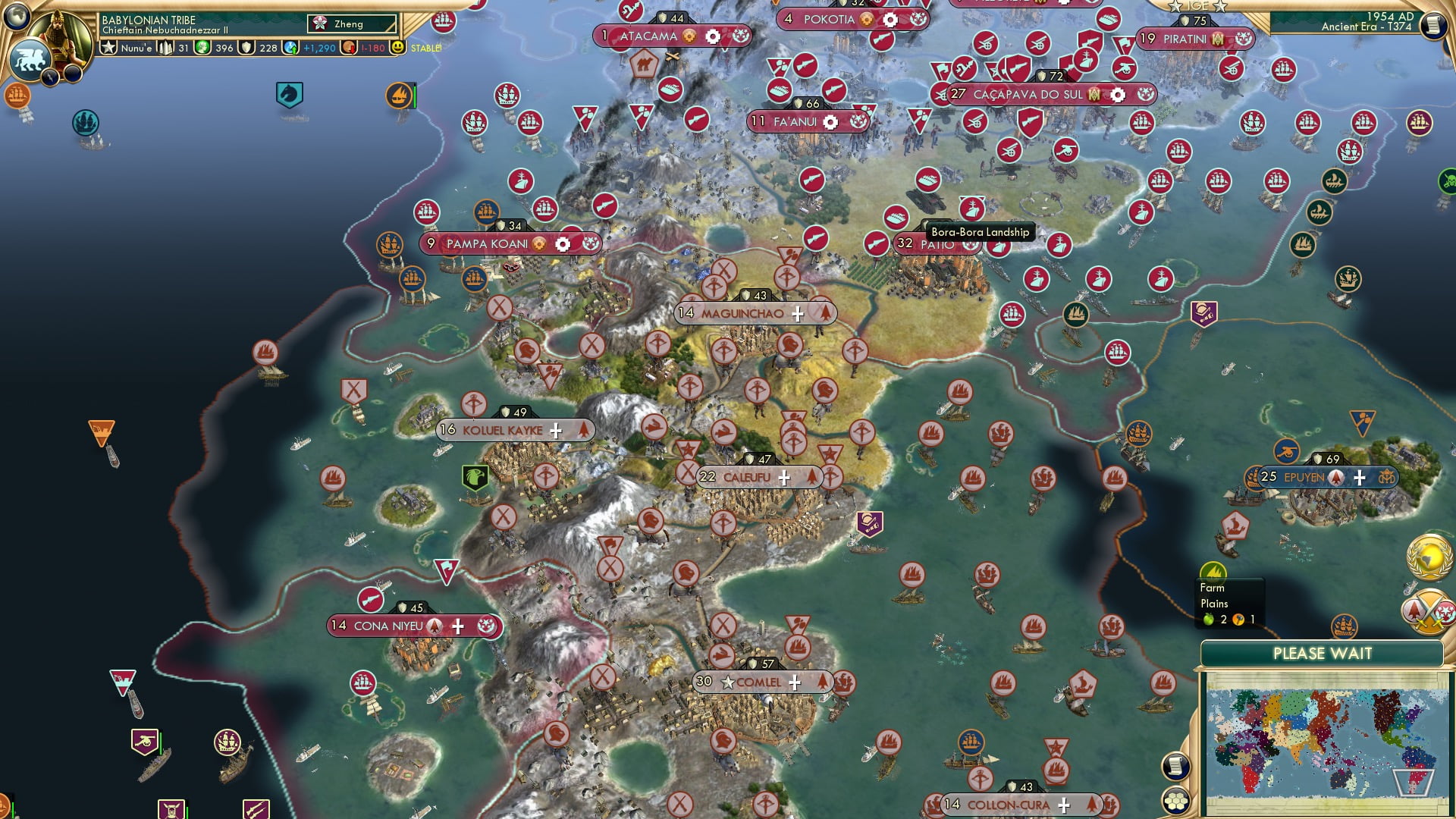The width and height of the screenshot is (1456, 819).
Task: Open the Zheng religion panel
Action: tap(352, 24)
